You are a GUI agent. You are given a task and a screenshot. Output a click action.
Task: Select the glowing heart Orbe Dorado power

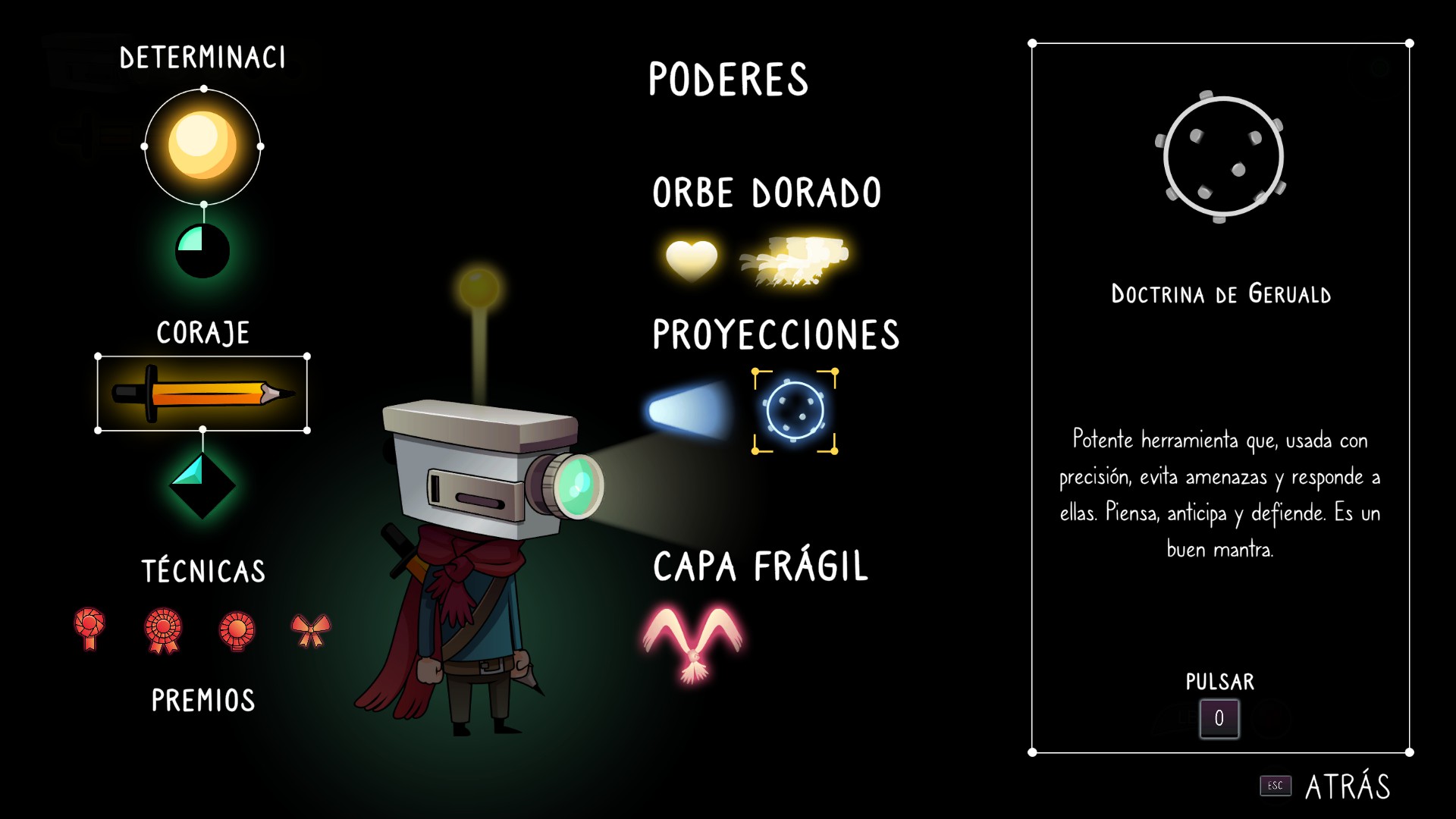(691, 260)
